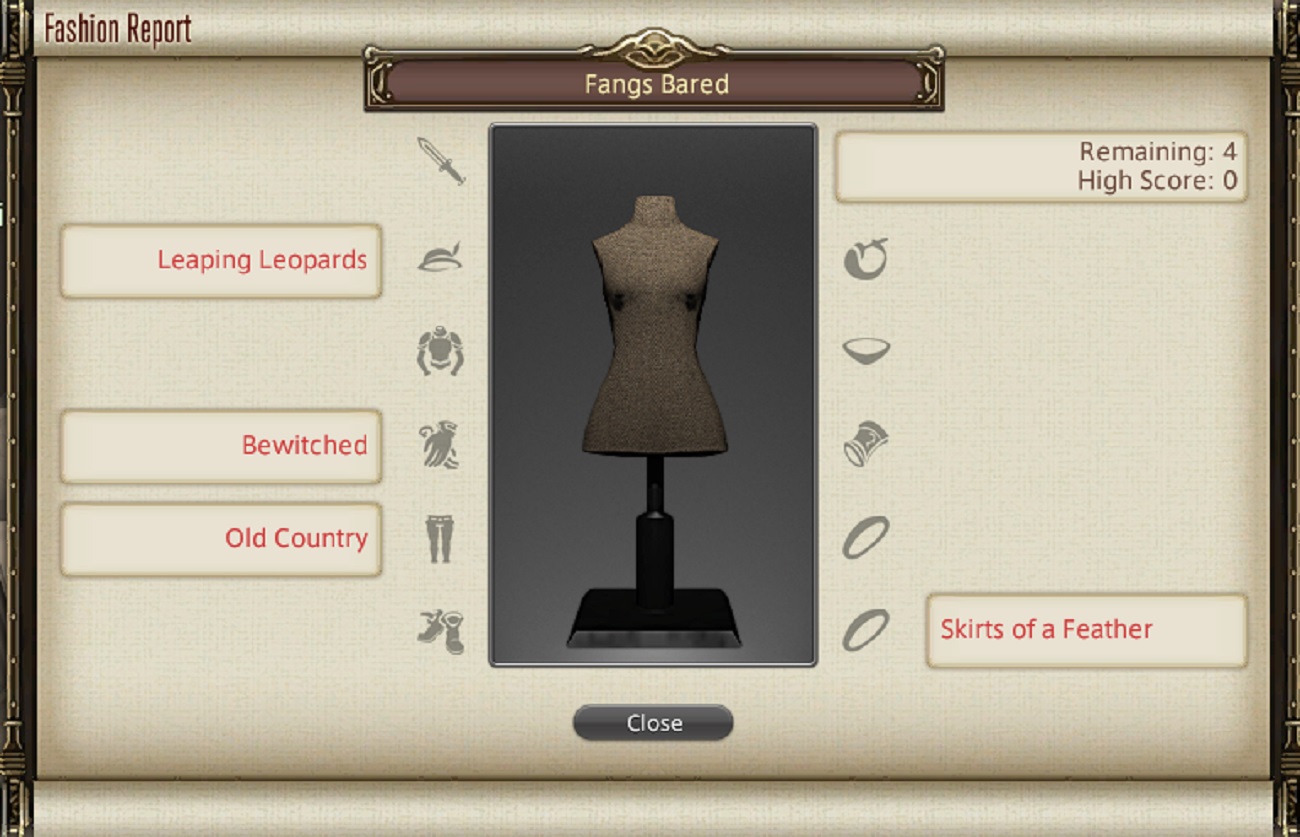The image size is (1300, 837).
Task: Select the legs pants slot icon
Action: 440,537
